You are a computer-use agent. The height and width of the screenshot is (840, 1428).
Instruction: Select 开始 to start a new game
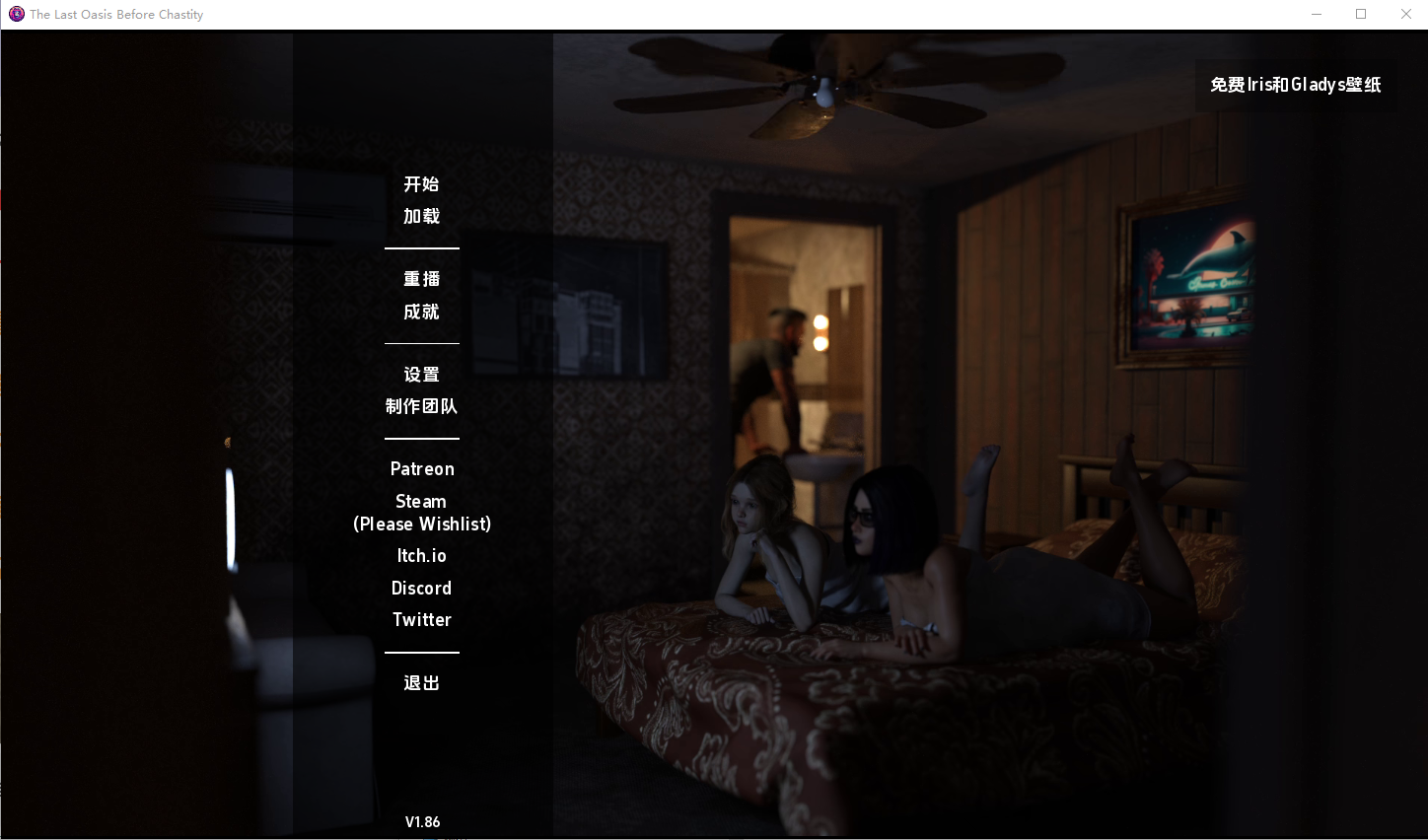tap(421, 184)
